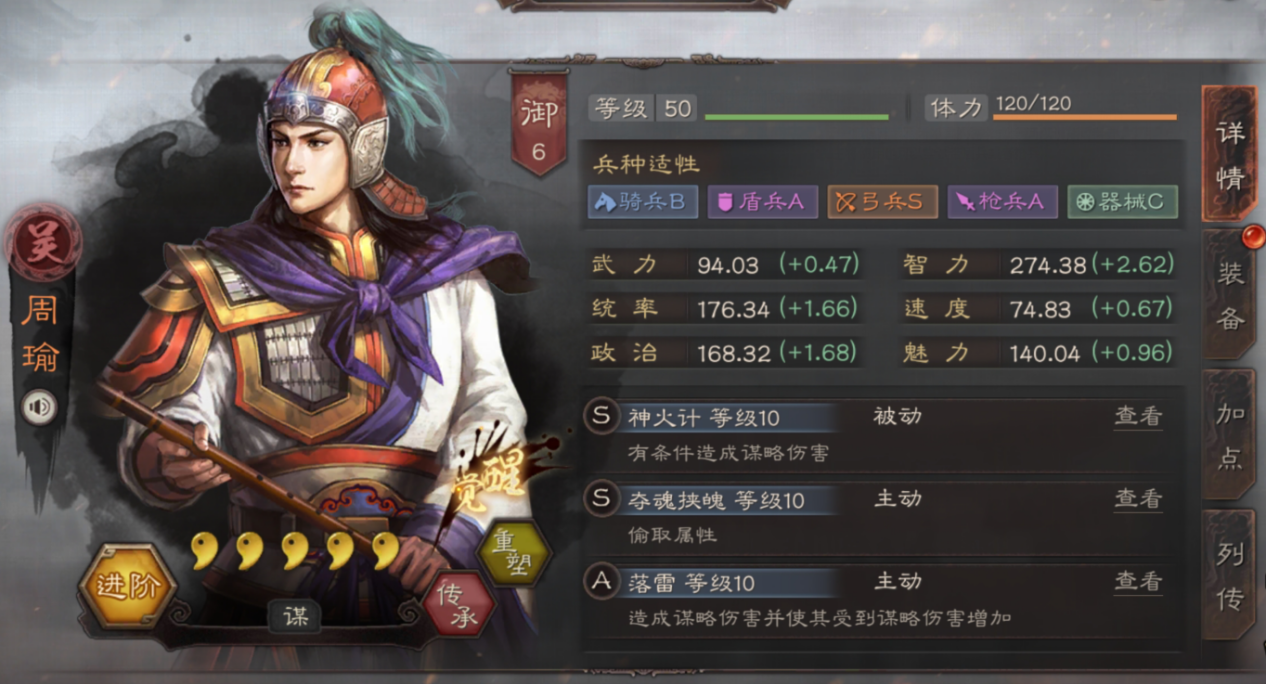The image size is (1266, 684).
Task: Open the 加点 attribute points tab
Action: click(1229, 435)
